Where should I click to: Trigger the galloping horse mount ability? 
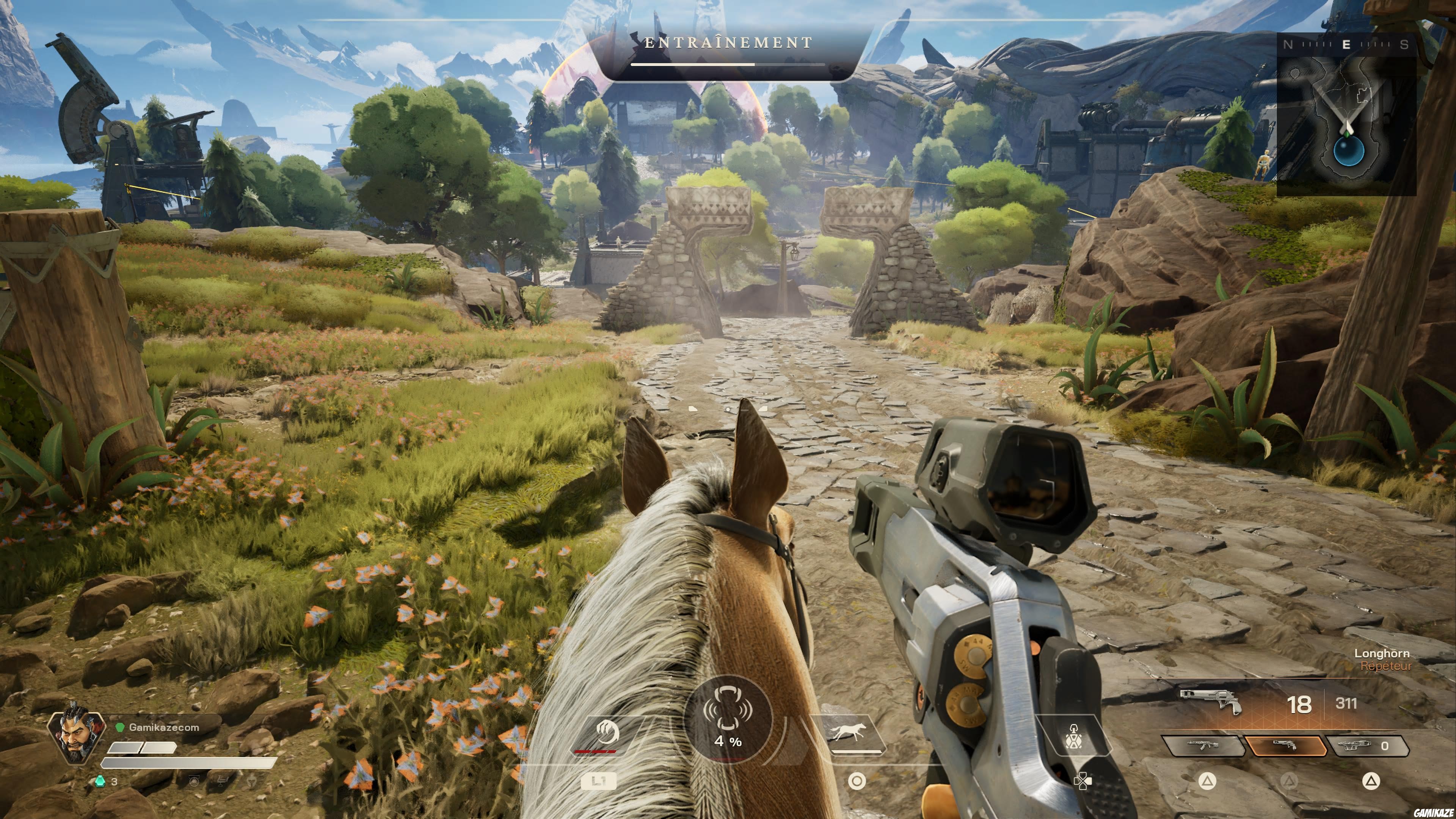[847, 733]
